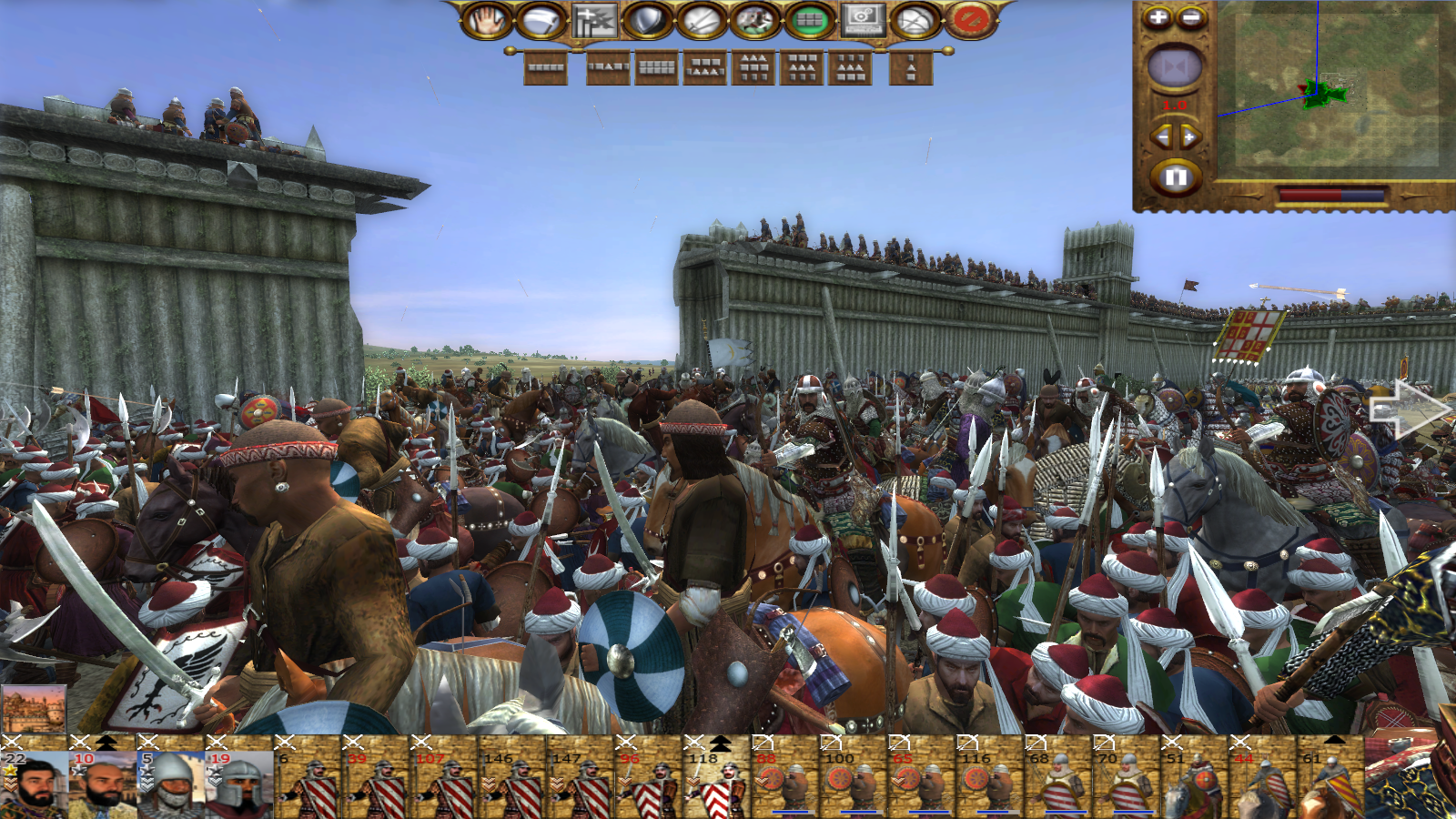The image size is (1456, 819).
Task: Click the red withdraw order button
Action: [970, 20]
